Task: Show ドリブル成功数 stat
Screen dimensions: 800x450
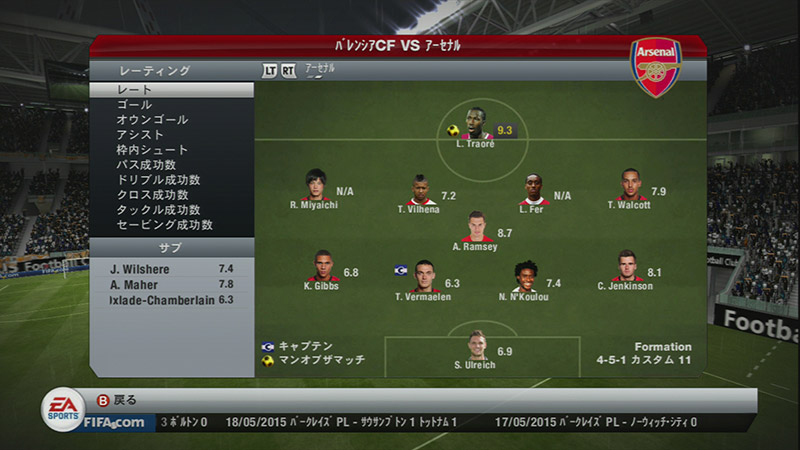Action: click(170, 180)
